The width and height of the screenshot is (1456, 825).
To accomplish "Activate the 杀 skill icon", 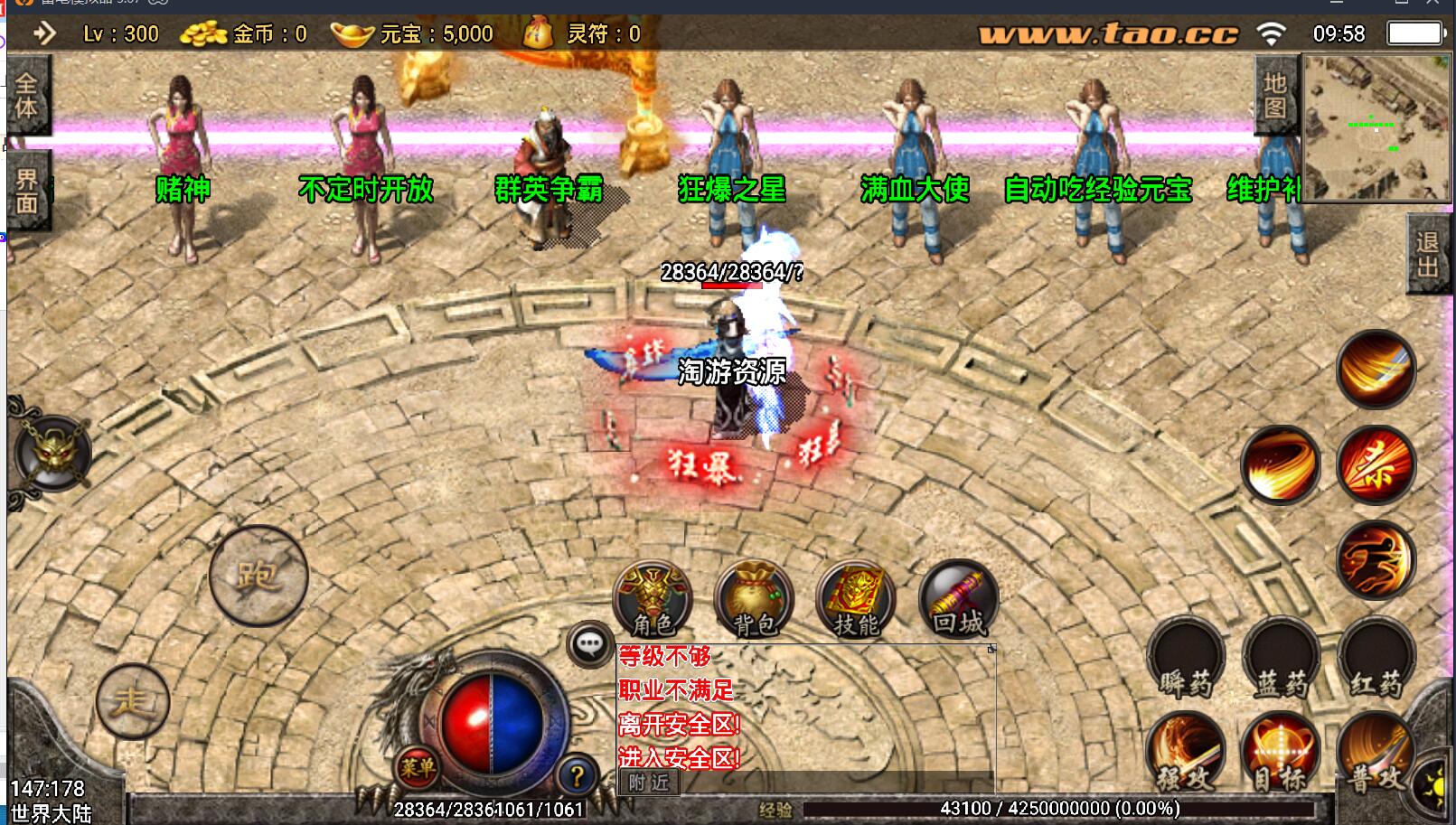I will (1375, 464).
